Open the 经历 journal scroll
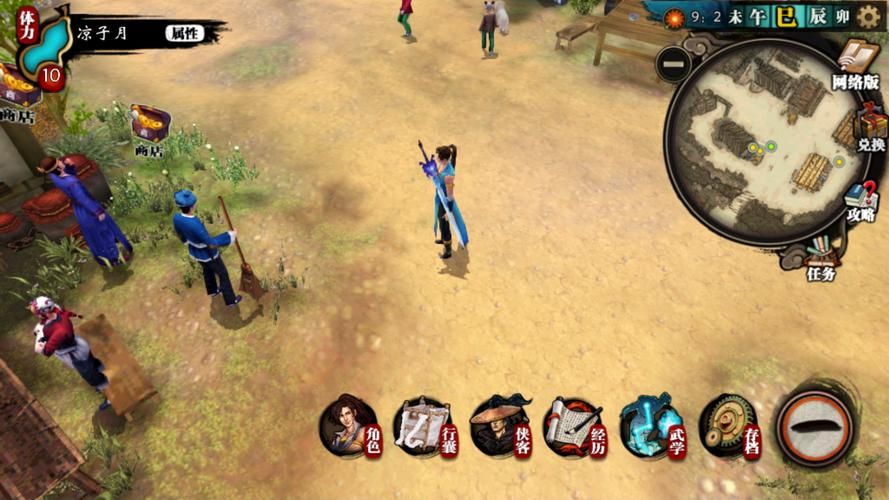The height and width of the screenshot is (500, 889). coord(575,427)
